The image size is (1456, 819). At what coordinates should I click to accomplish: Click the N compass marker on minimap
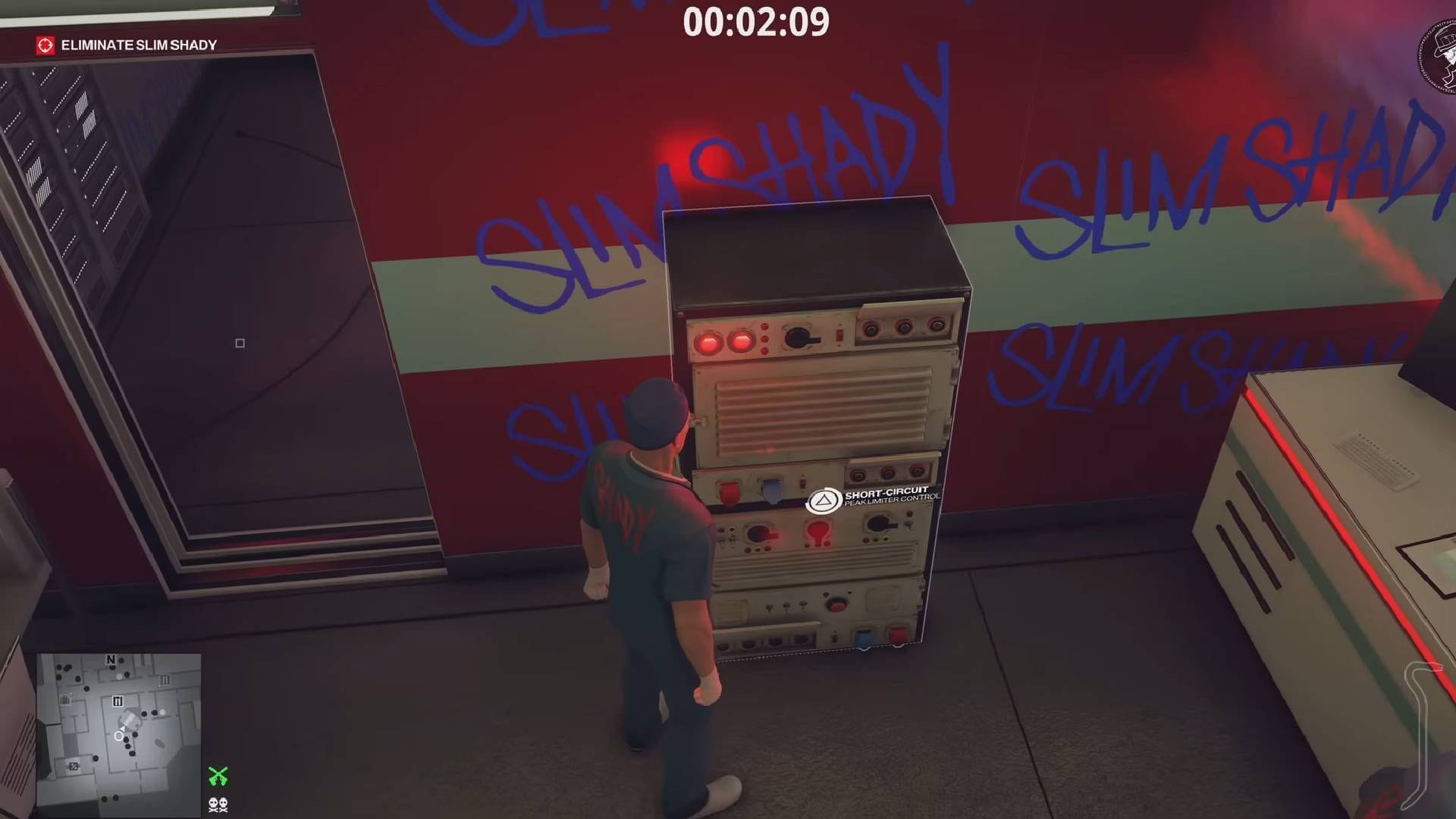[x=111, y=659]
